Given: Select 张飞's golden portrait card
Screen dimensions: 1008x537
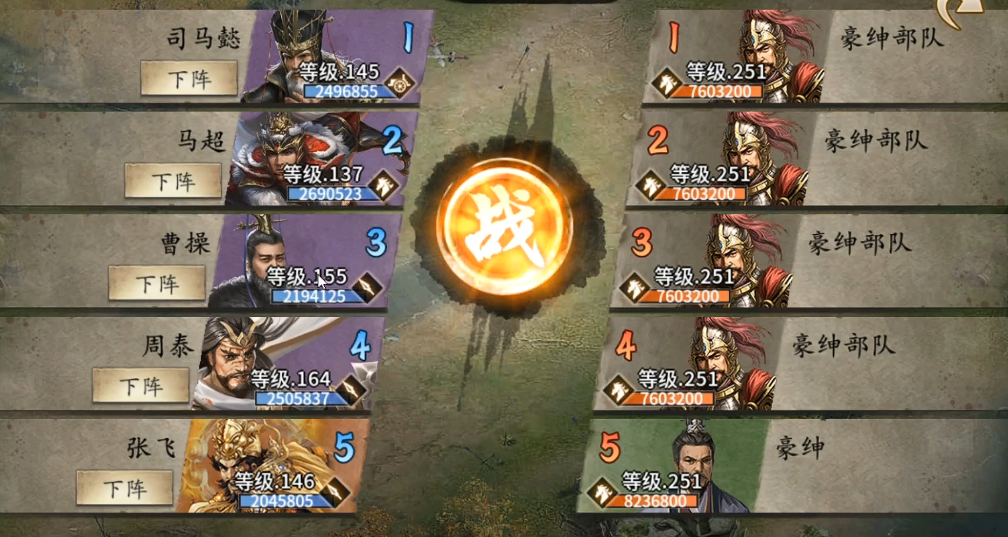Looking at the screenshot, I should (265, 466).
